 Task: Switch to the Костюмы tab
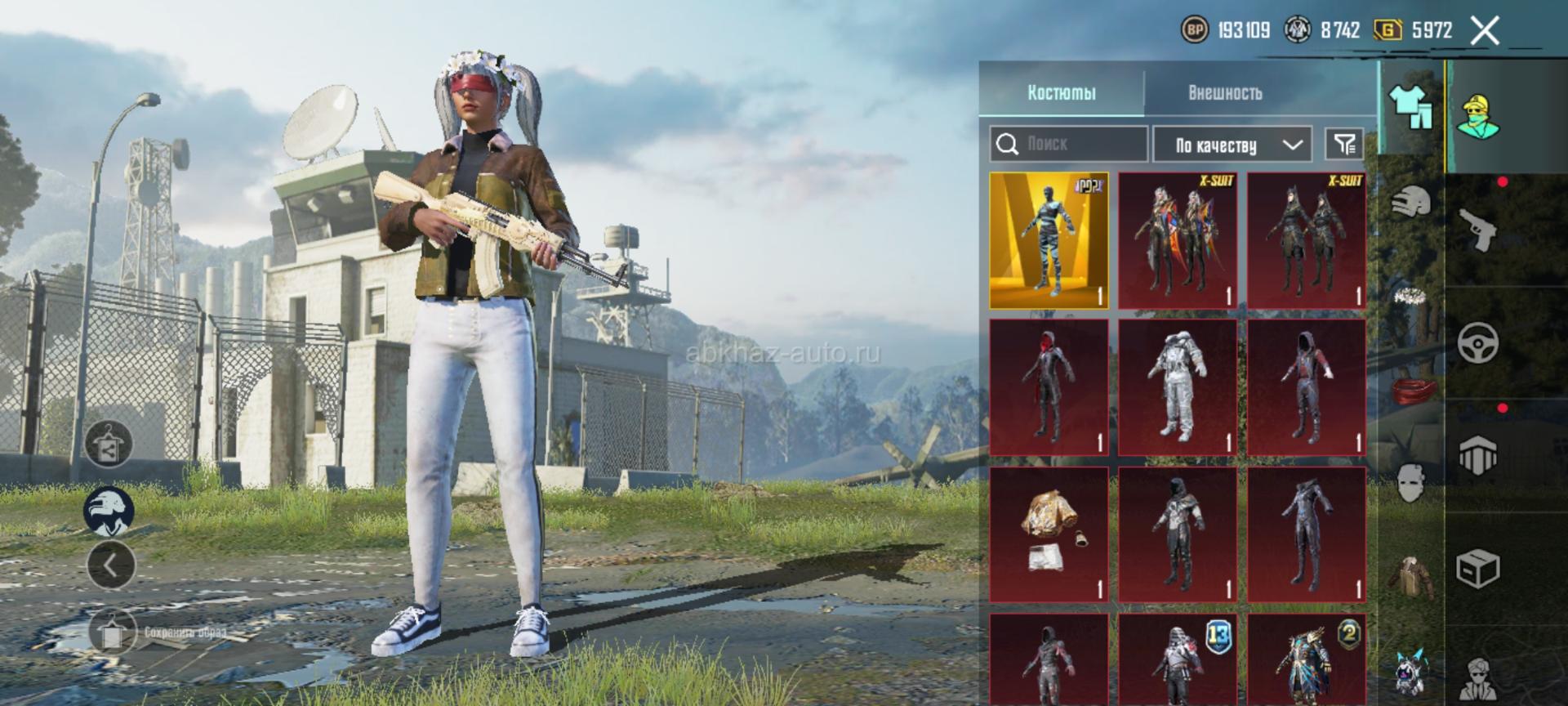pos(1061,92)
